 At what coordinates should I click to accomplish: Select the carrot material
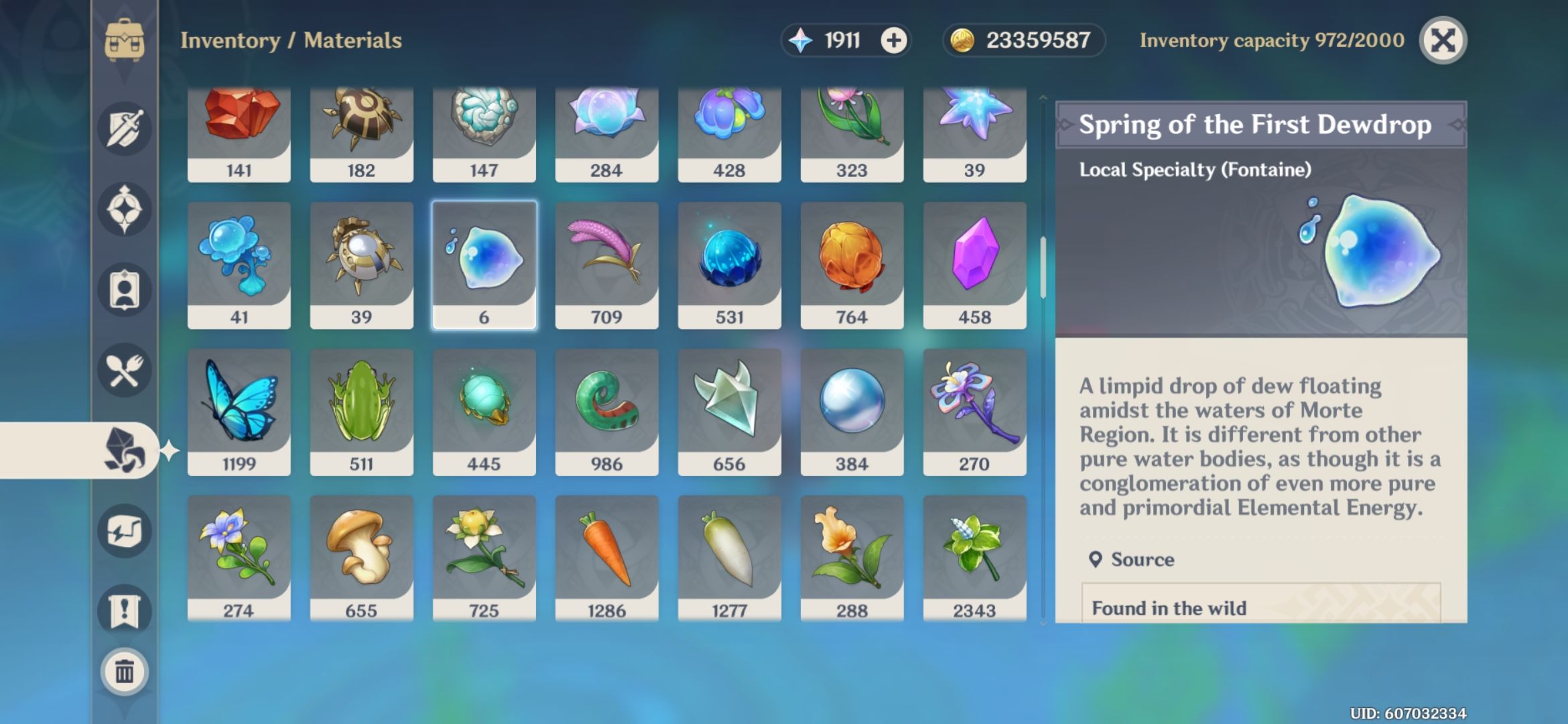pos(606,553)
